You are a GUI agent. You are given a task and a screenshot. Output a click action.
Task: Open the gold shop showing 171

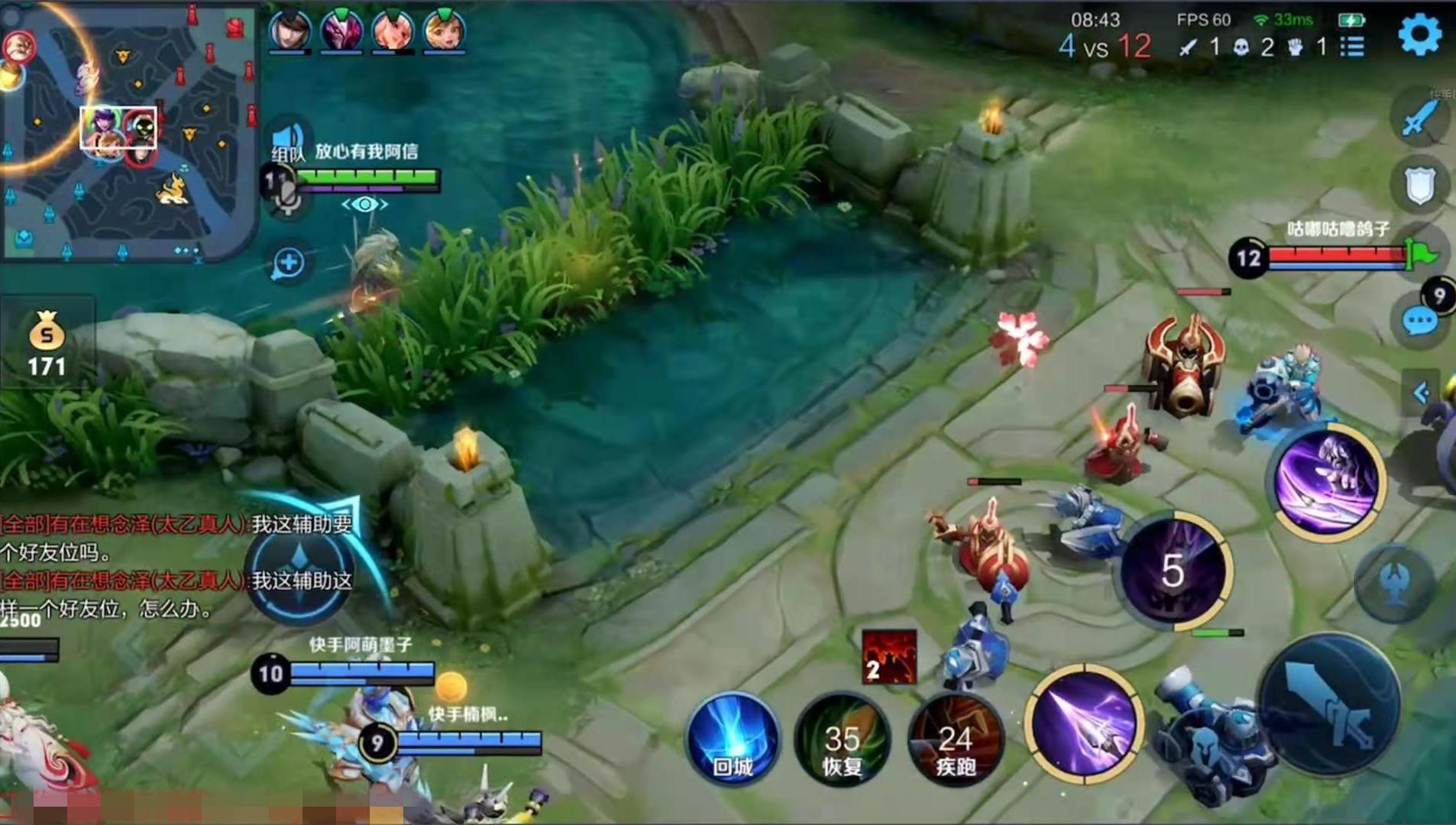(x=47, y=344)
